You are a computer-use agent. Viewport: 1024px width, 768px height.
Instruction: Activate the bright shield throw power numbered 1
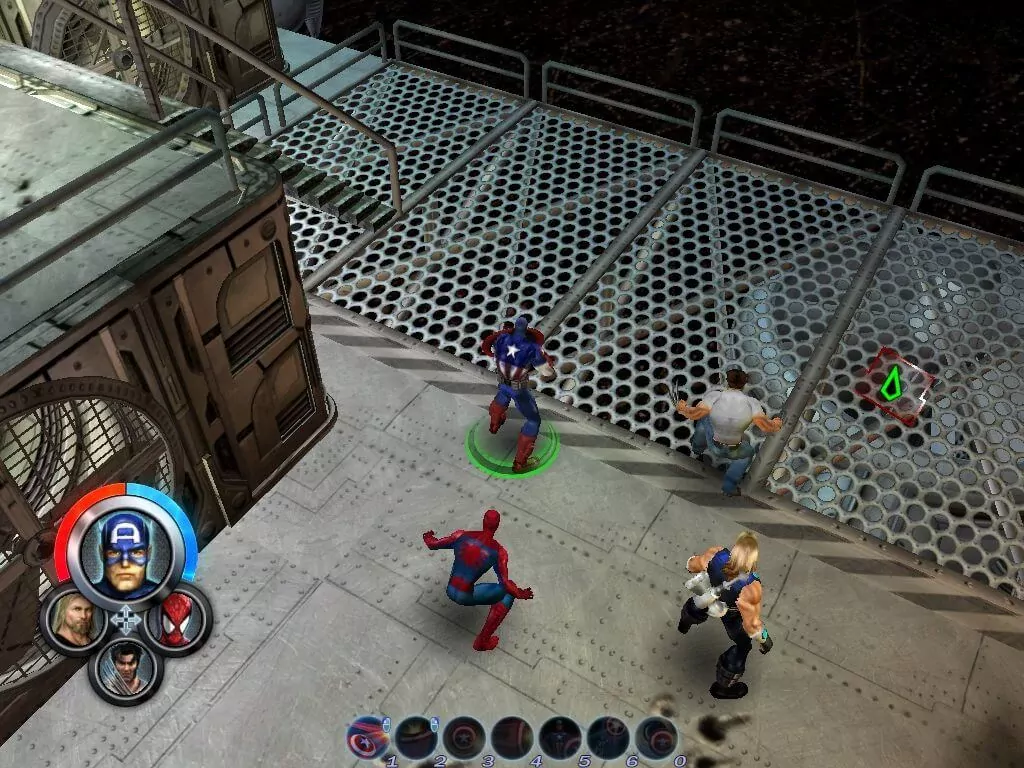(368, 738)
